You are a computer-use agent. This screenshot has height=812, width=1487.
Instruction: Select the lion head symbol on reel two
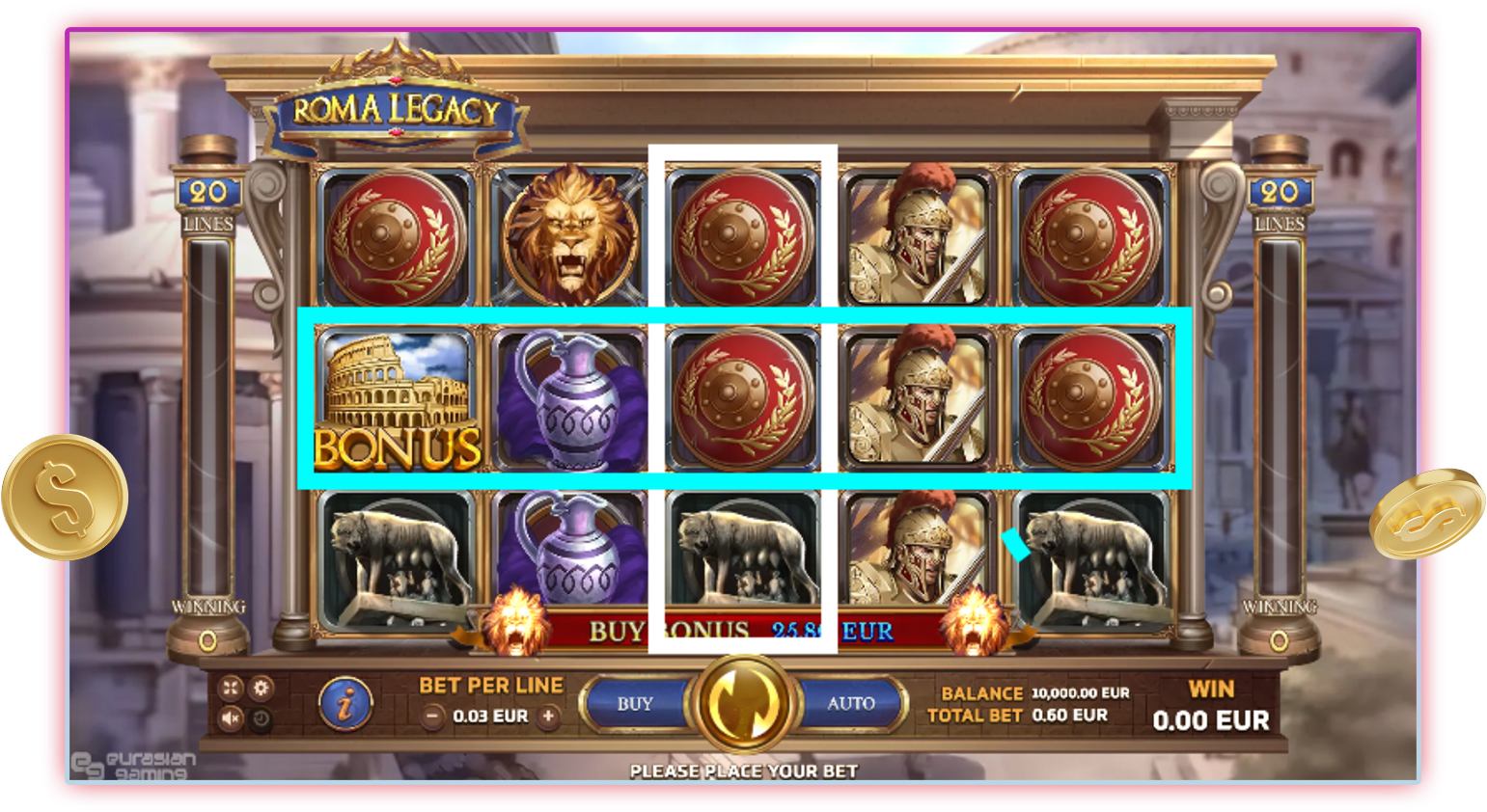pos(569,231)
